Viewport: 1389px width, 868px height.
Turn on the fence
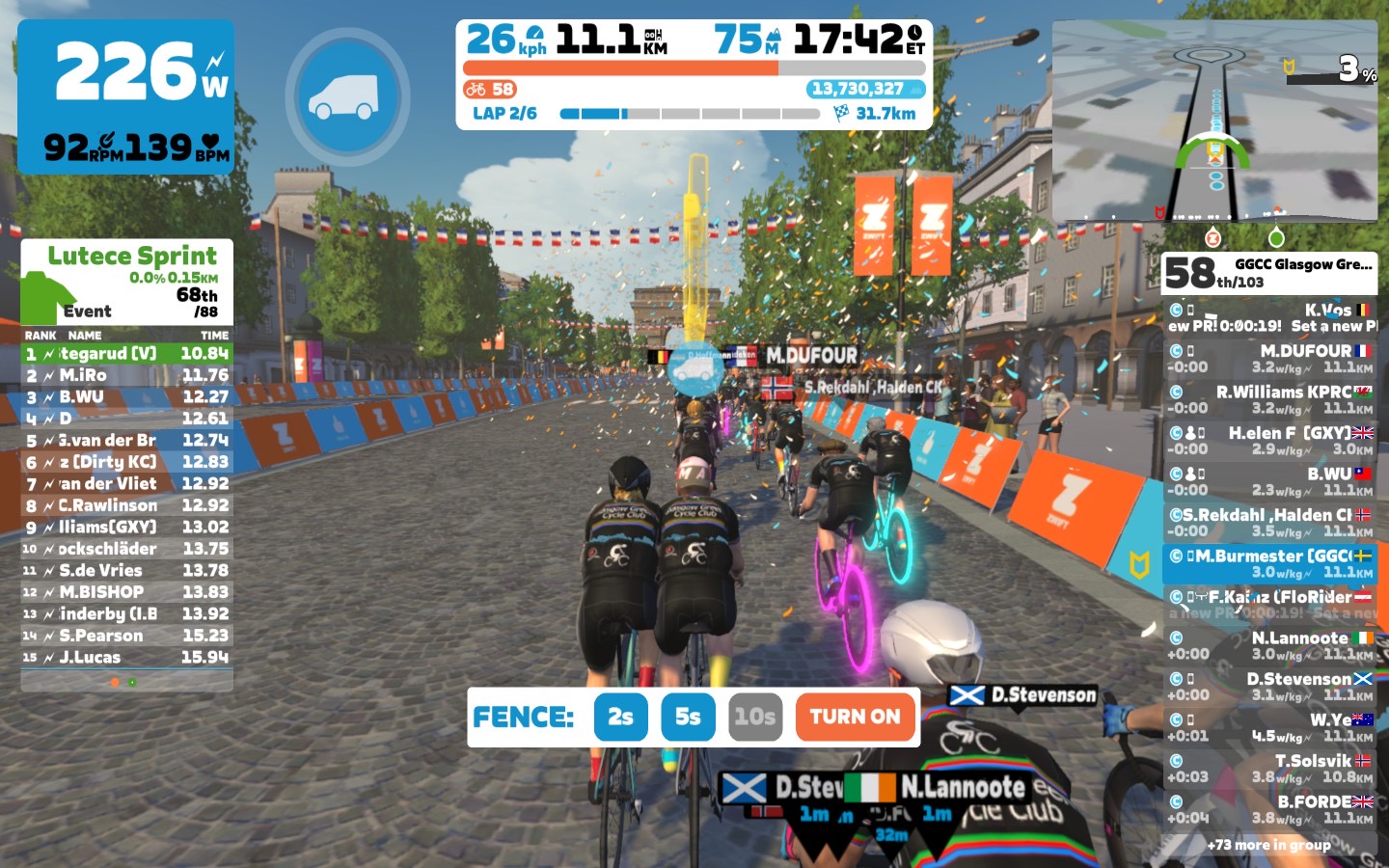(x=855, y=717)
